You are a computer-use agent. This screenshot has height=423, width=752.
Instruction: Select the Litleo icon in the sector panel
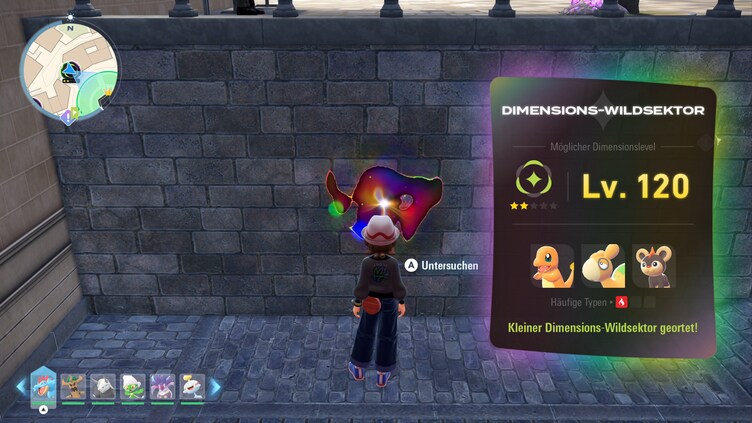point(653,265)
